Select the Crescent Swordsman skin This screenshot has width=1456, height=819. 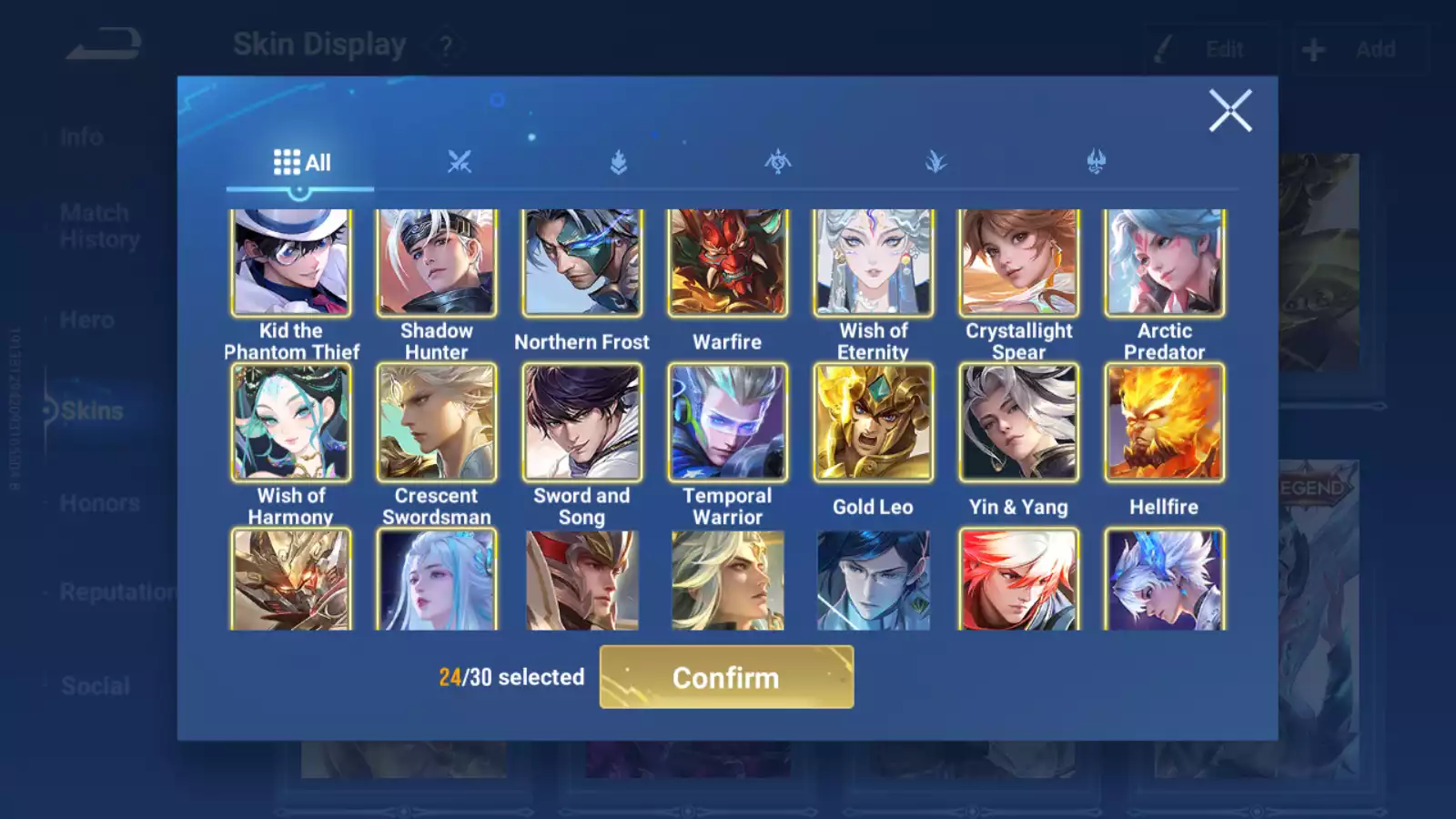(437, 422)
